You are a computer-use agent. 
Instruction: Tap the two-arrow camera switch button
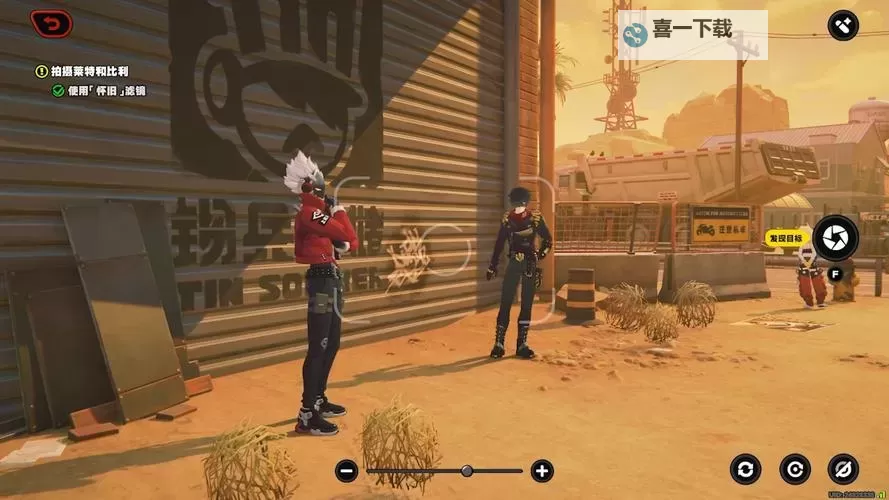pyautogui.click(x=745, y=468)
